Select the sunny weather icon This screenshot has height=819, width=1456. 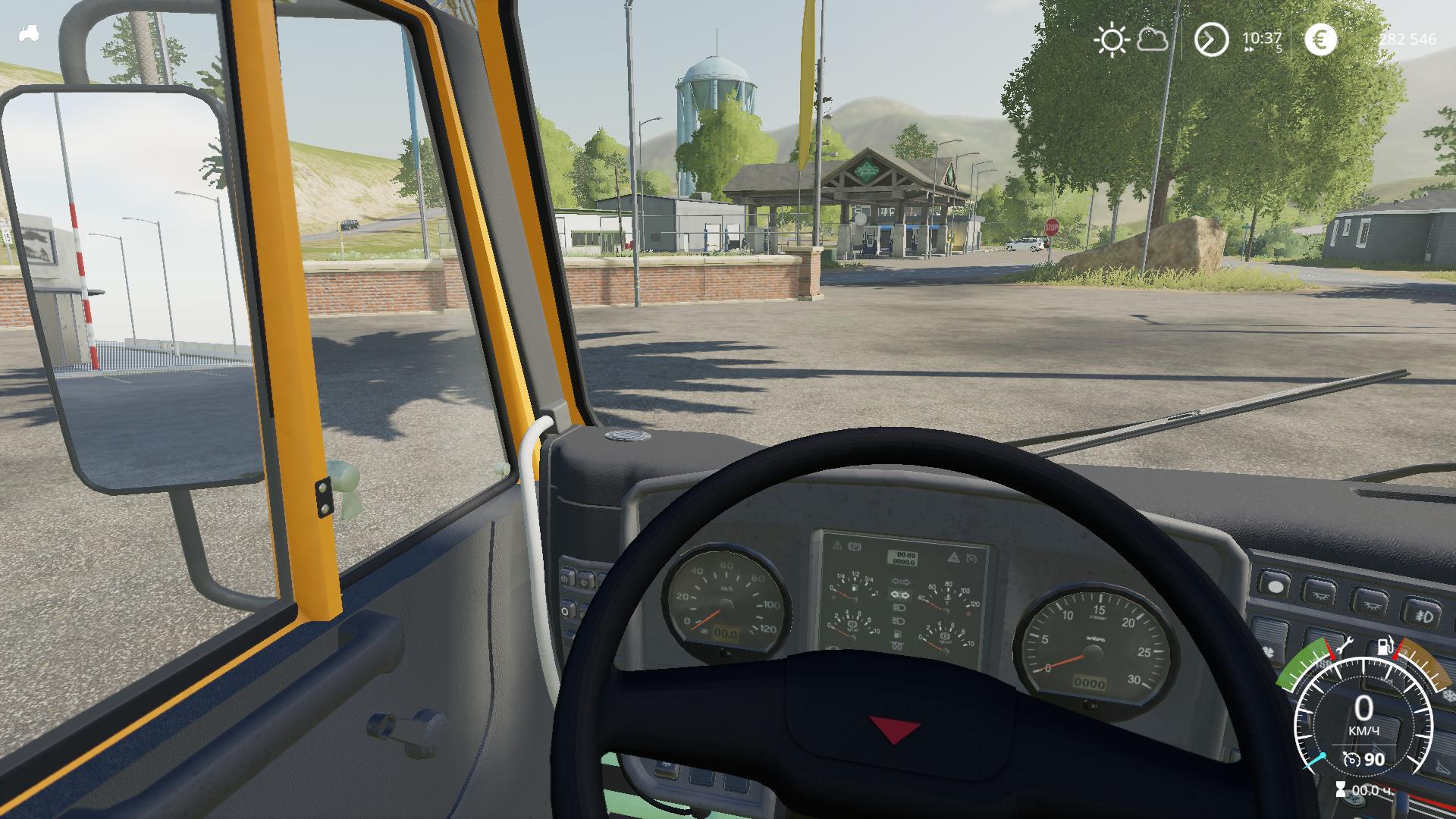coord(1112,39)
